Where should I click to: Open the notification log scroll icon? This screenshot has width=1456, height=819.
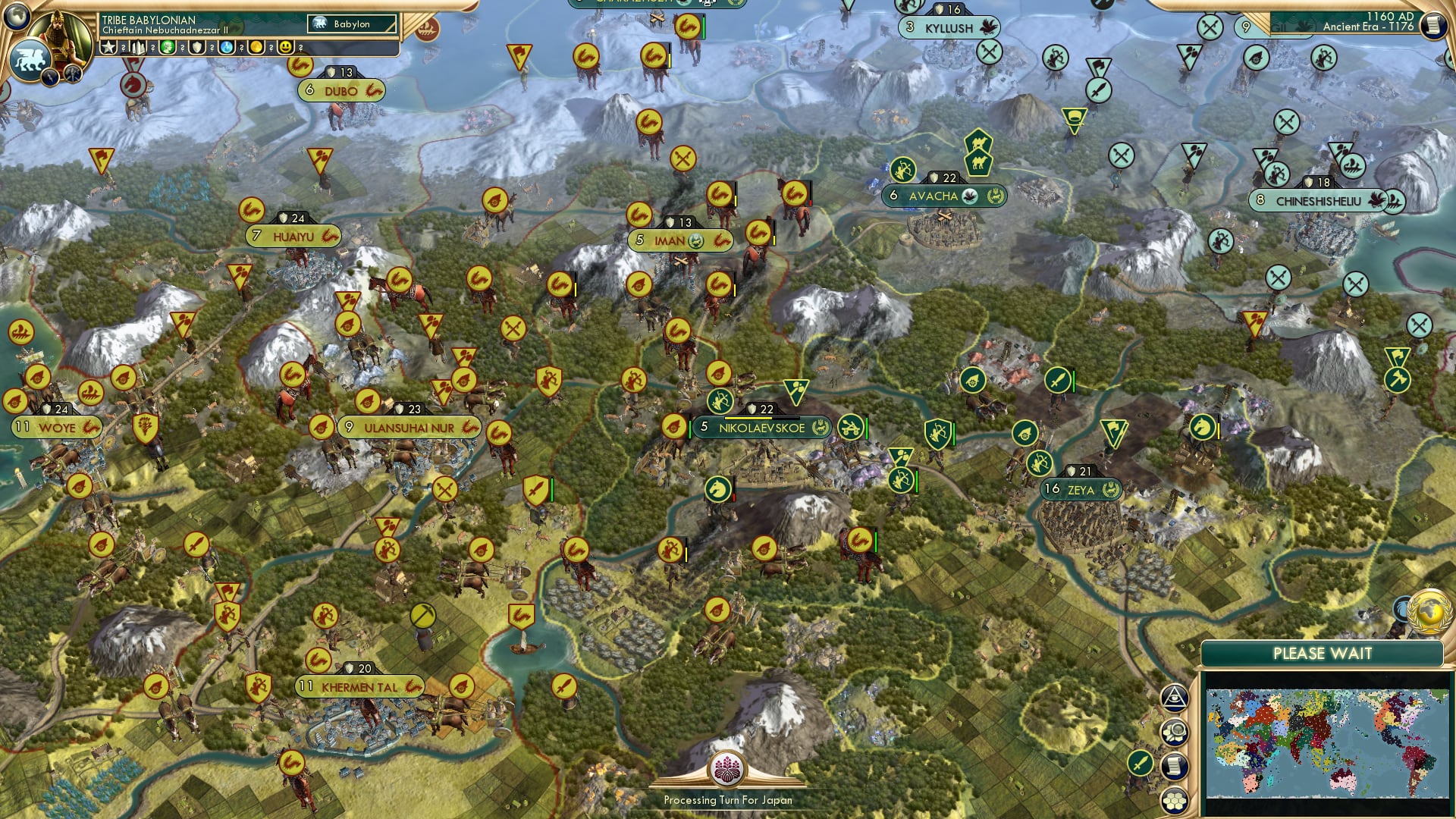tap(1175, 767)
